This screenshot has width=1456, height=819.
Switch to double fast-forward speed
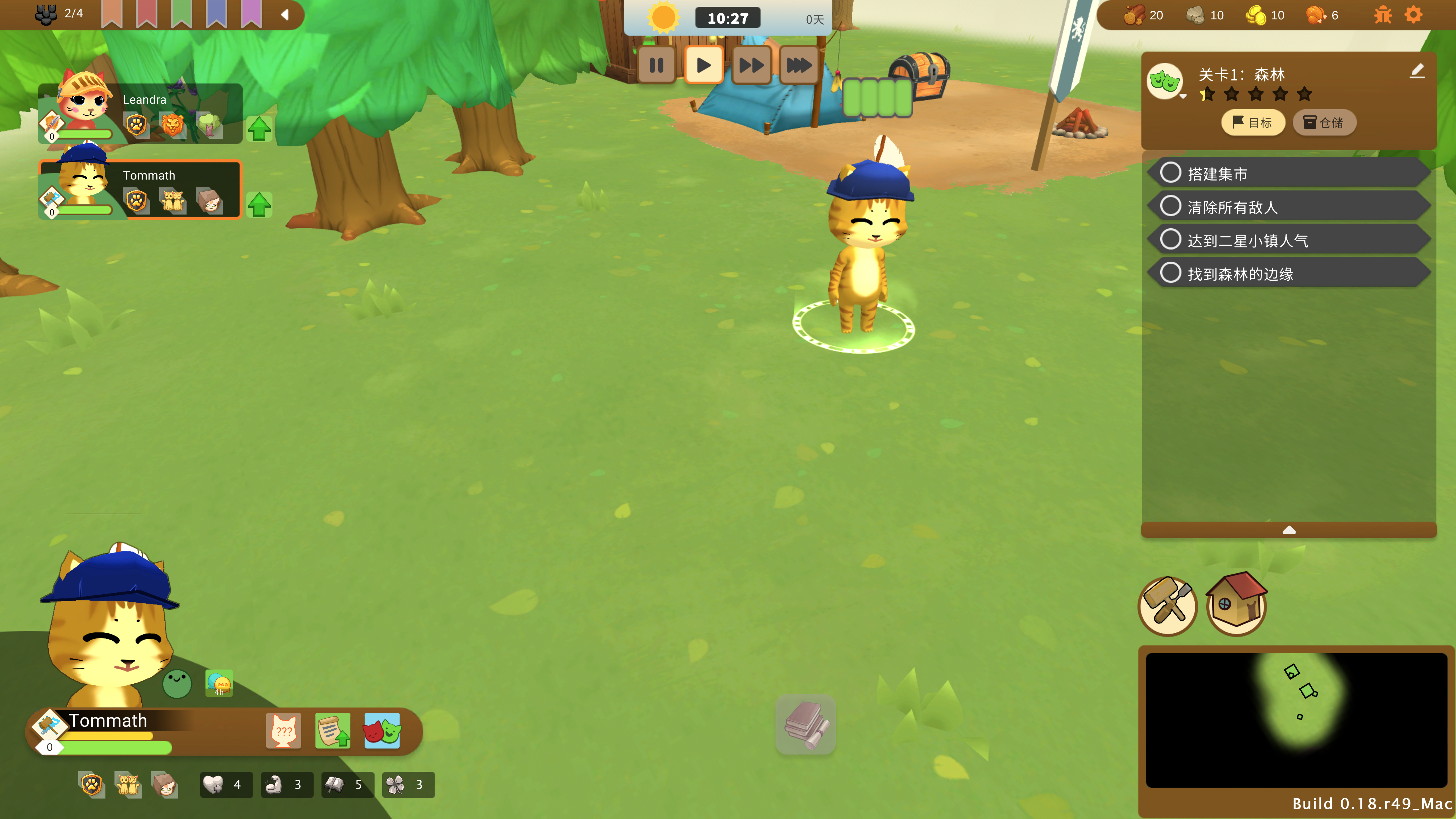pos(751,66)
